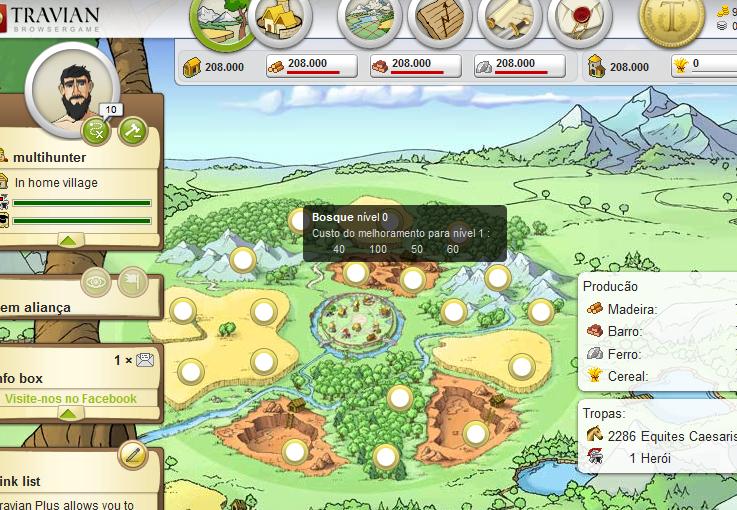The width and height of the screenshot is (737, 510).
Task: Click the Madeira production entry
Action: click(x=634, y=309)
